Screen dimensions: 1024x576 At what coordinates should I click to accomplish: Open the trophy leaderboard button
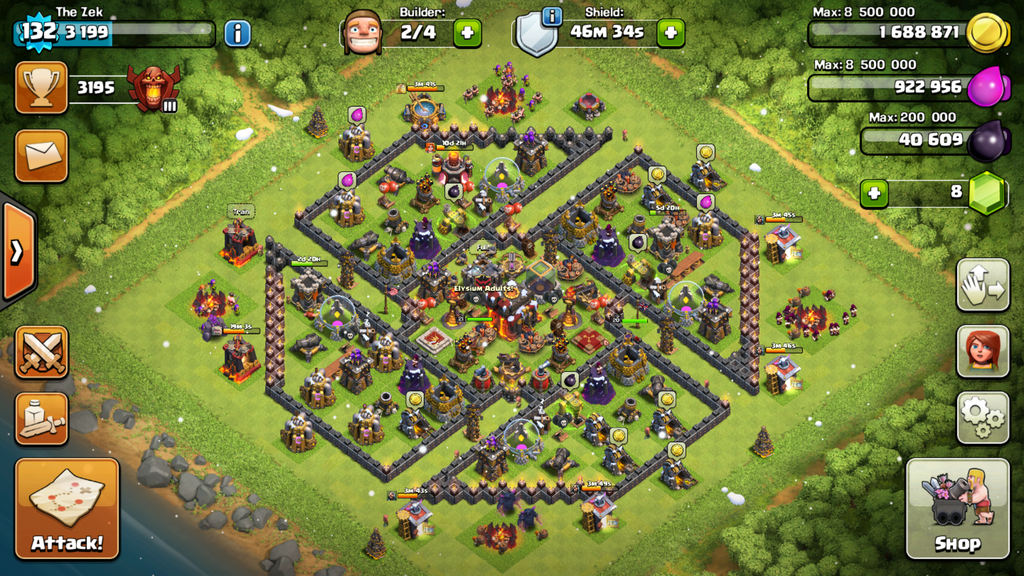(41, 87)
